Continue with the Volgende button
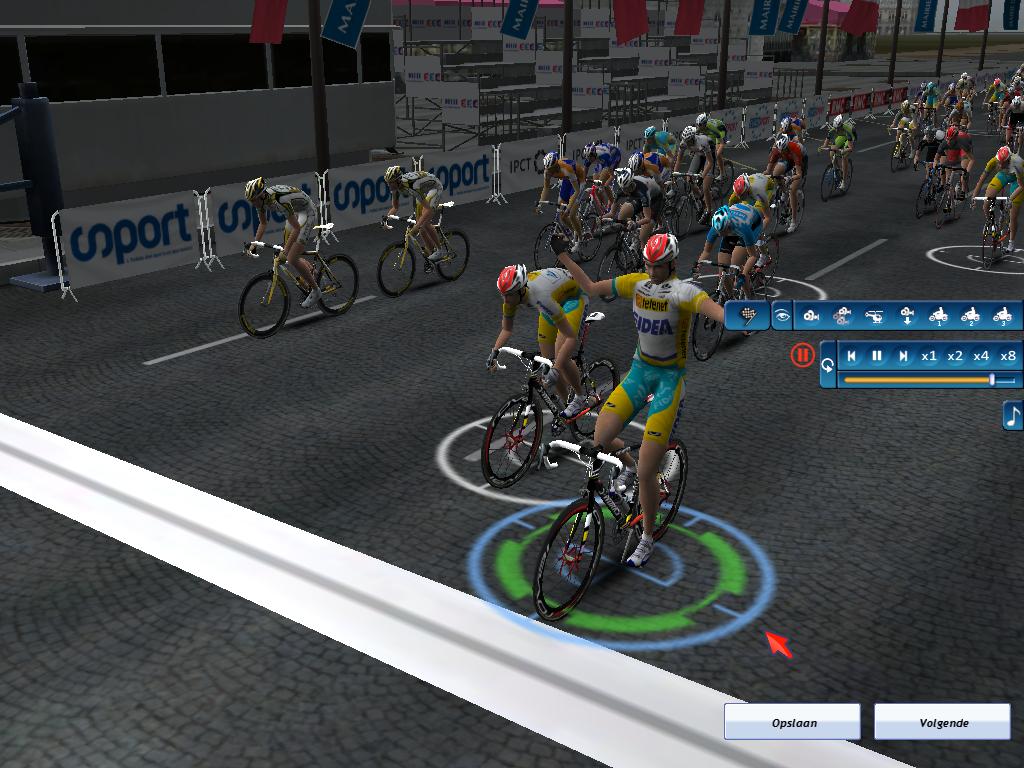Screen dimensions: 1024x768 click(942, 722)
